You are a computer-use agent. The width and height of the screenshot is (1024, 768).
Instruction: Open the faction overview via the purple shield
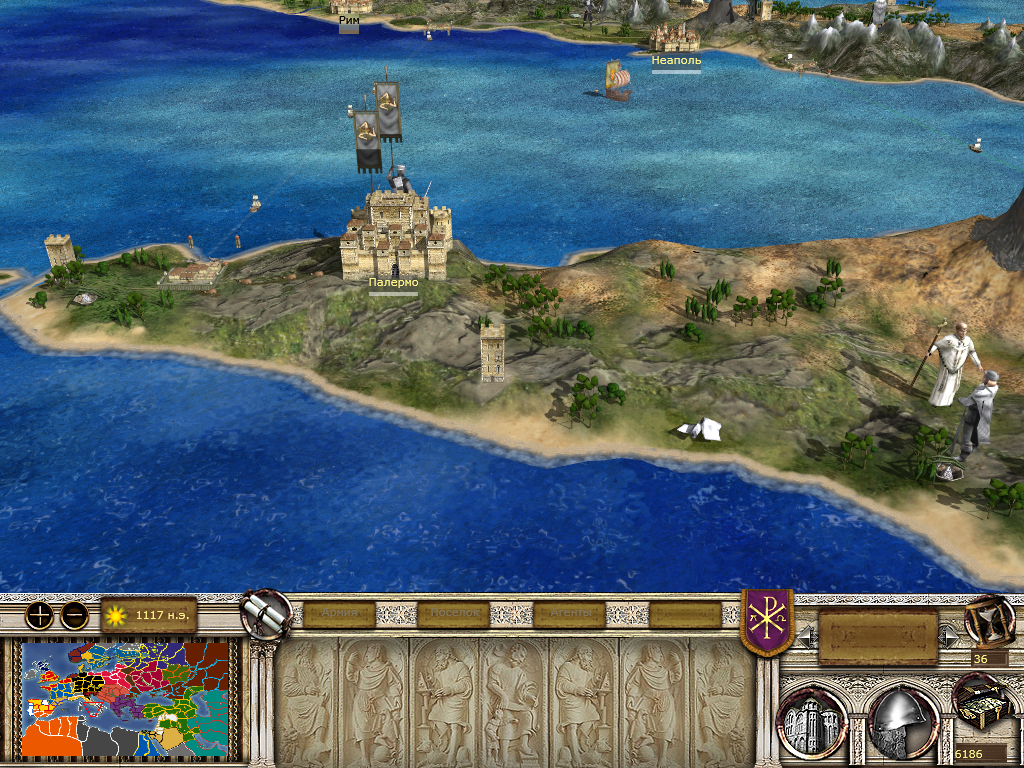pyautogui.click(x=767, y=622)
